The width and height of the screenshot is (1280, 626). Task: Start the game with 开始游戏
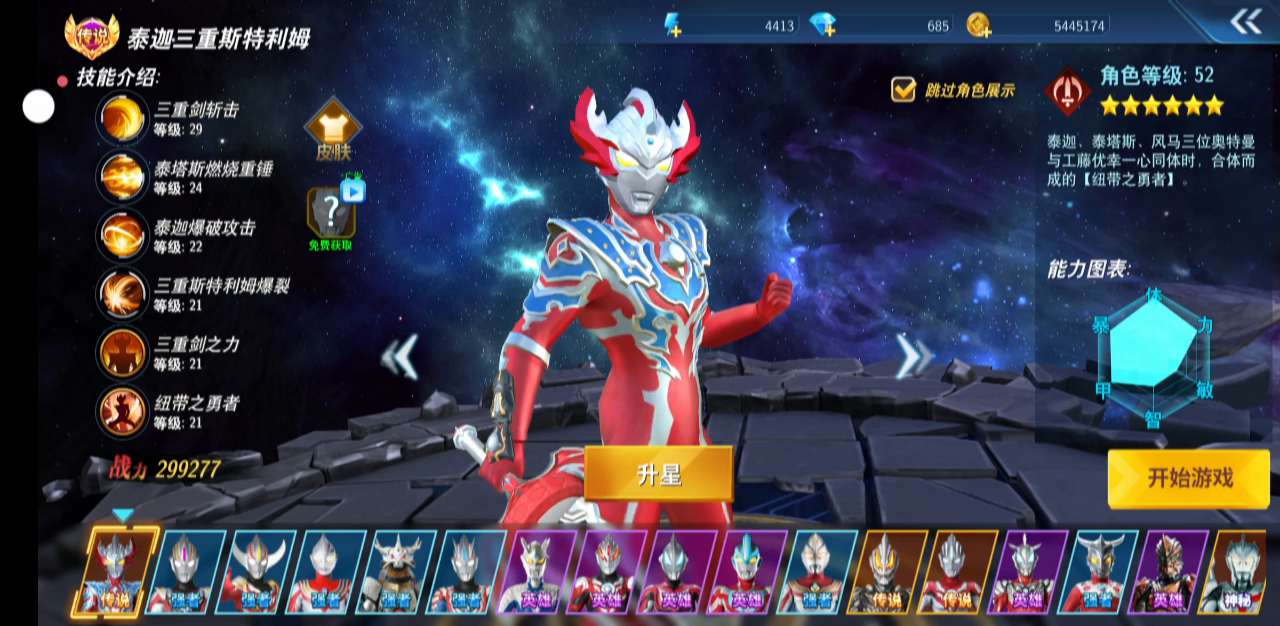tap(1188, 478)
